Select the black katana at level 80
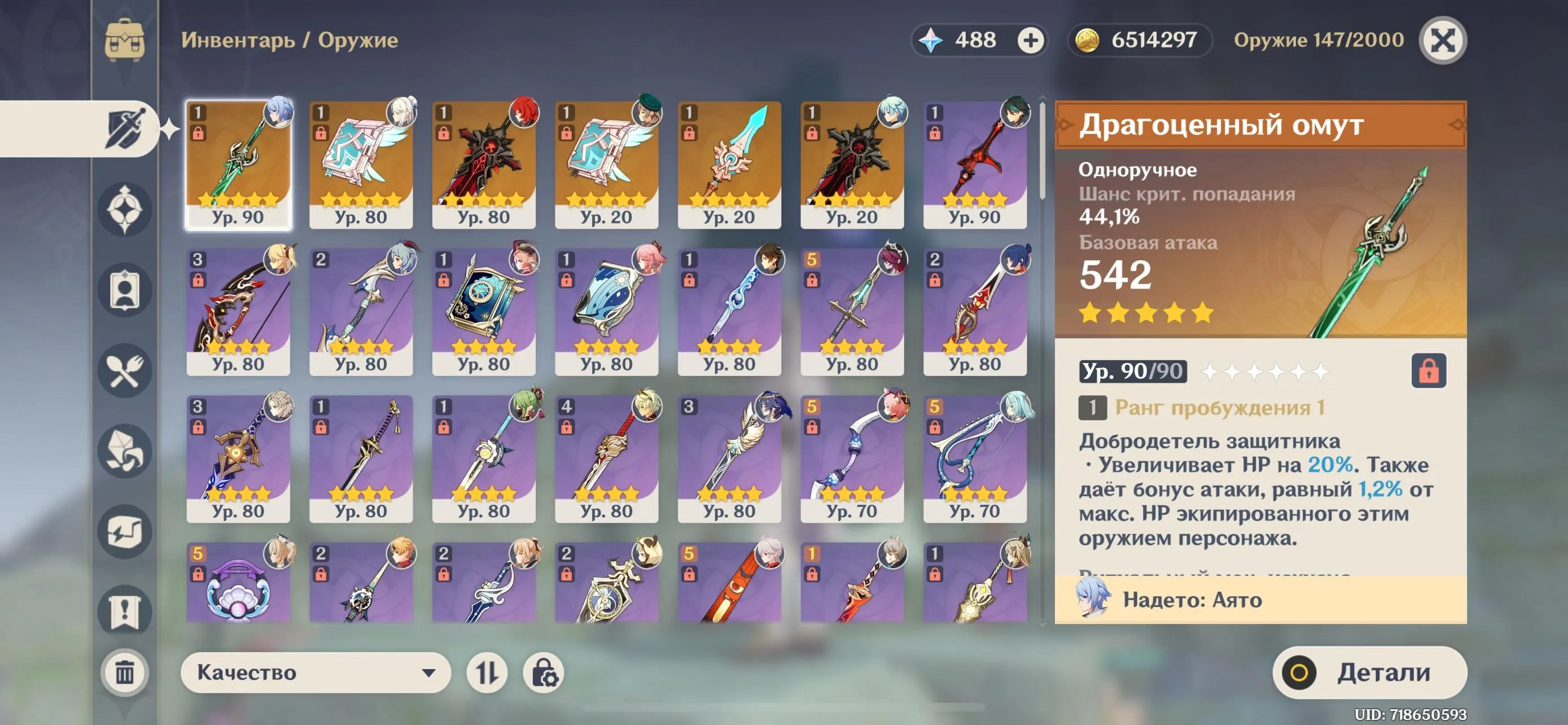 coord(361,459)
